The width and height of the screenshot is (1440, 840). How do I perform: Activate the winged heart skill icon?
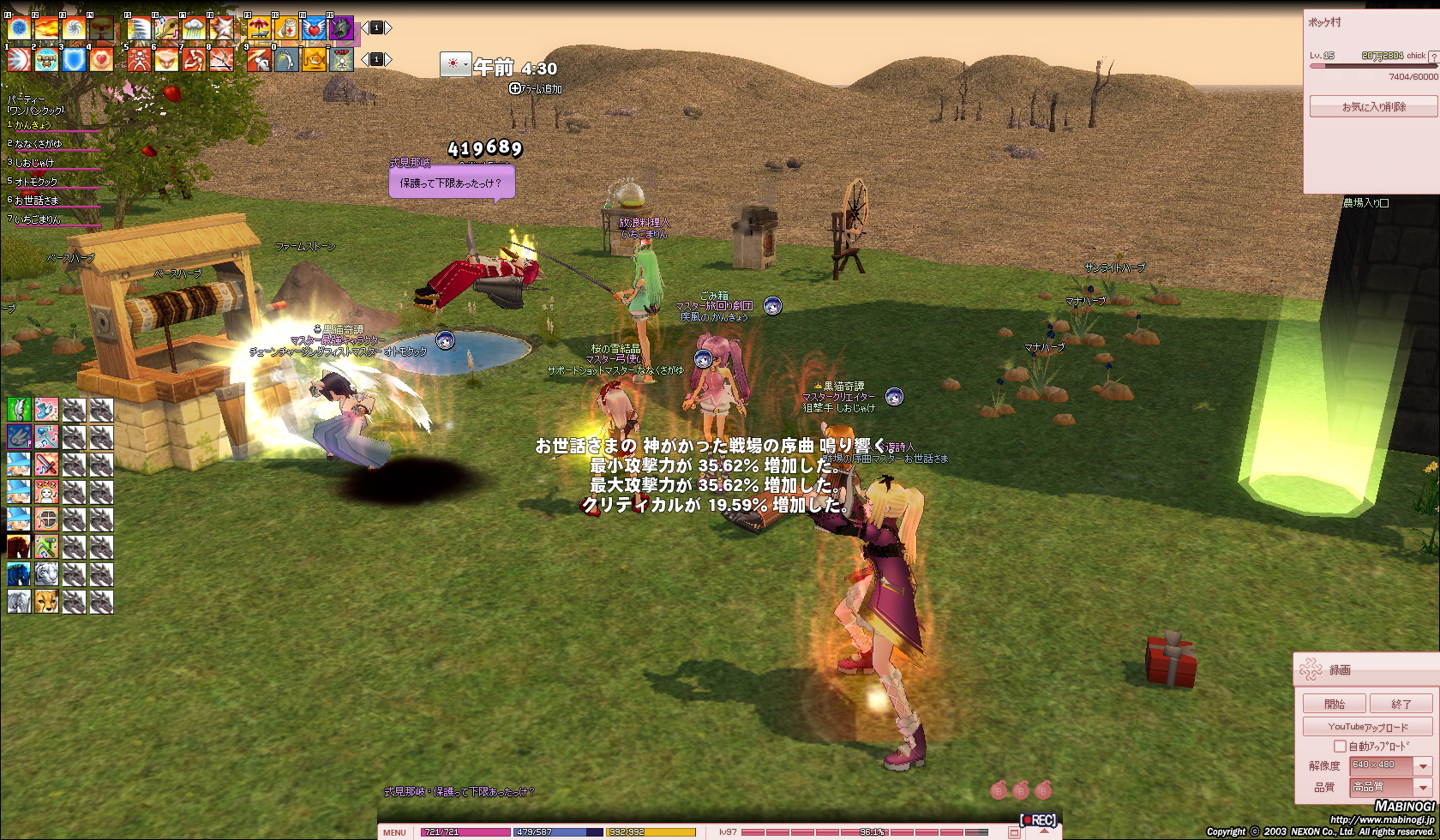[314, 28]
